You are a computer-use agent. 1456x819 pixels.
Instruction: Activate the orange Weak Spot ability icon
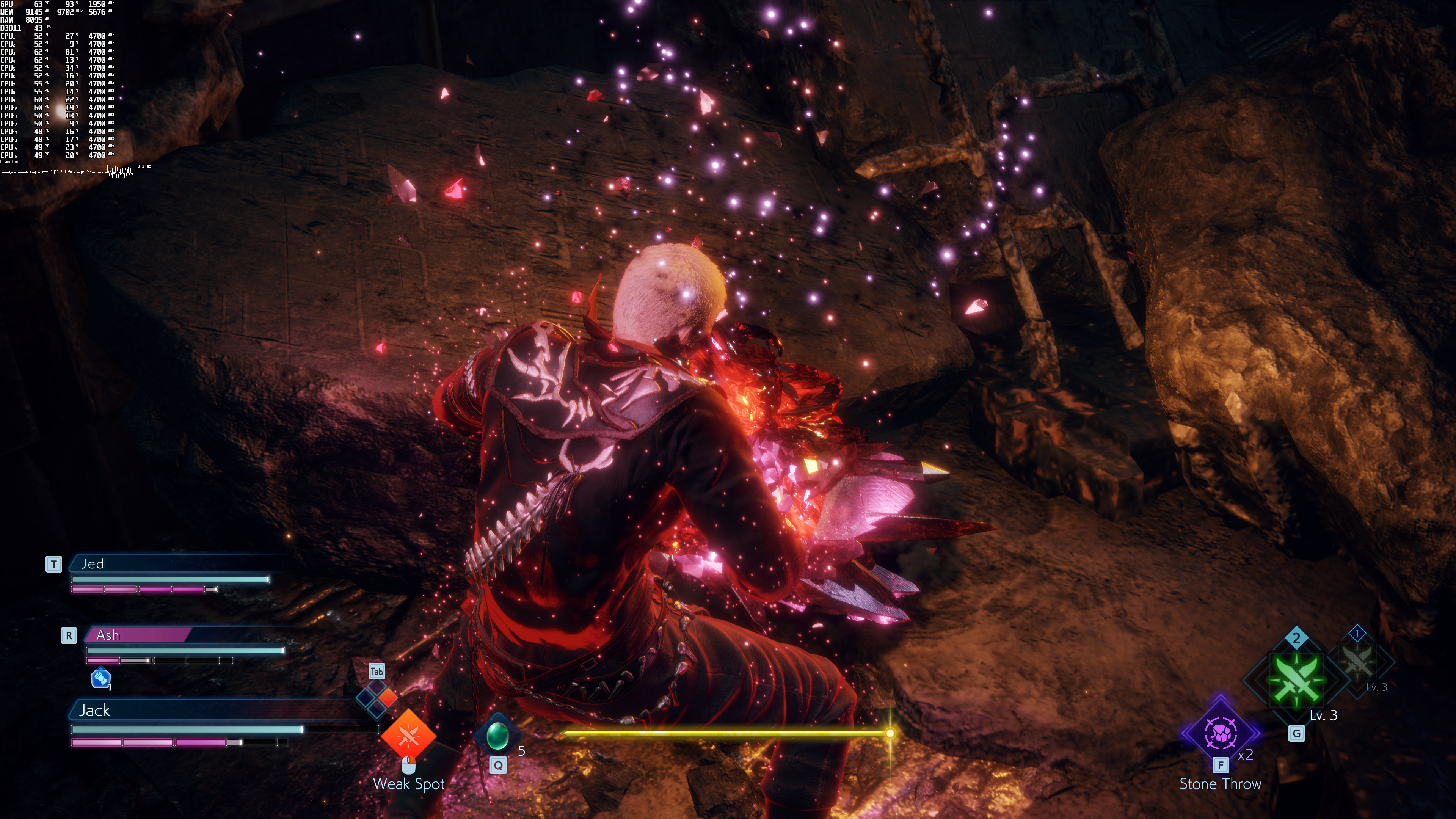(x=408, y=736)
